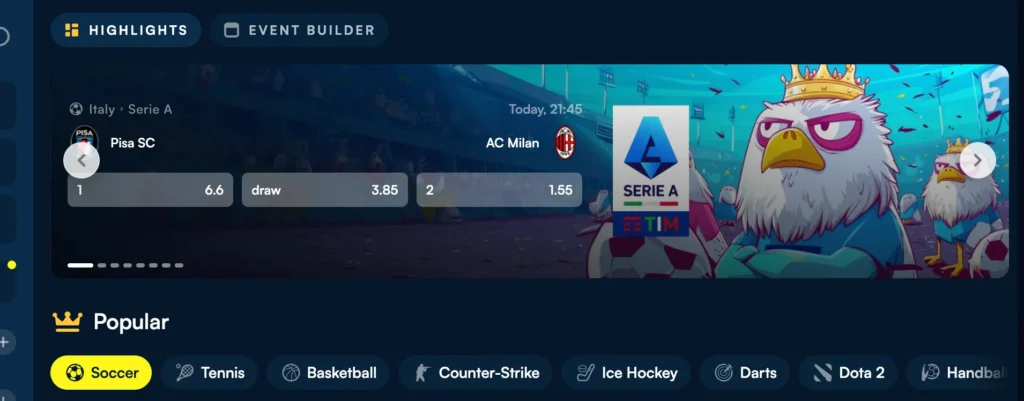1024x401 pixels.
Task: Show popular Tennis events
Action: click(x=209, y=373)
